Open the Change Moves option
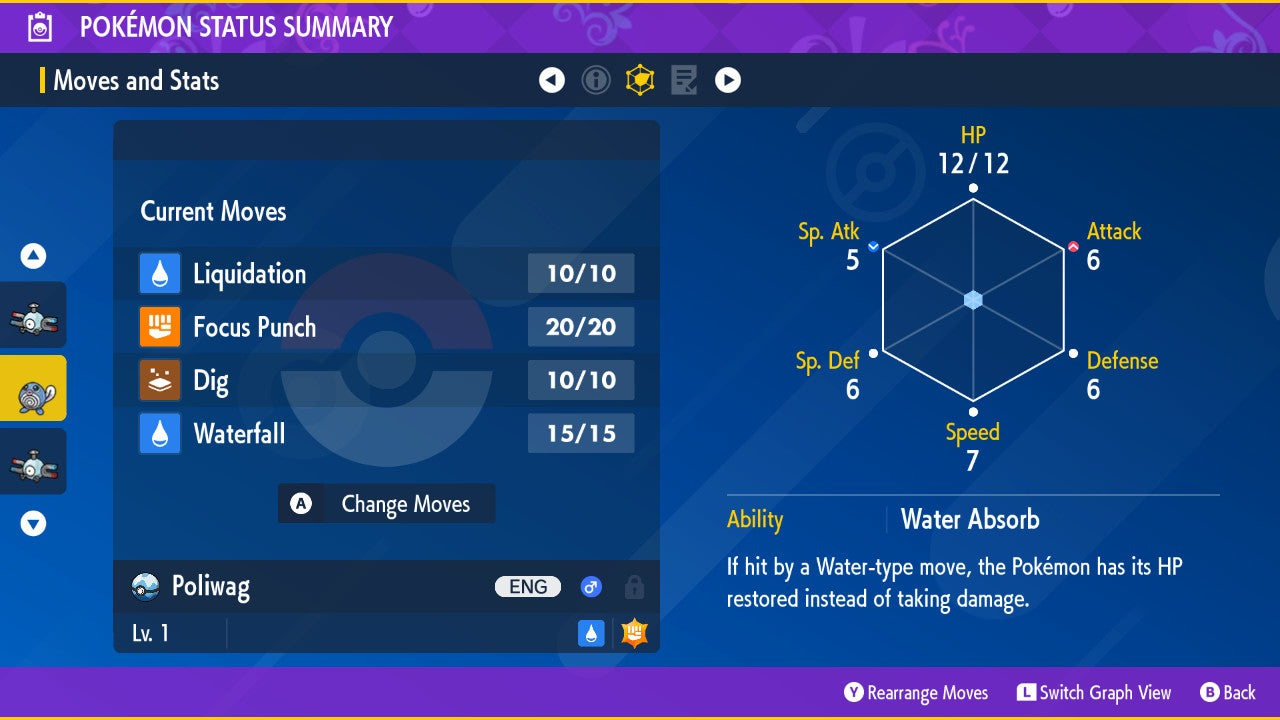Image resolution: width=1280 pixels, height=720 pixels. pyautogui.click(x=386, y=504)
